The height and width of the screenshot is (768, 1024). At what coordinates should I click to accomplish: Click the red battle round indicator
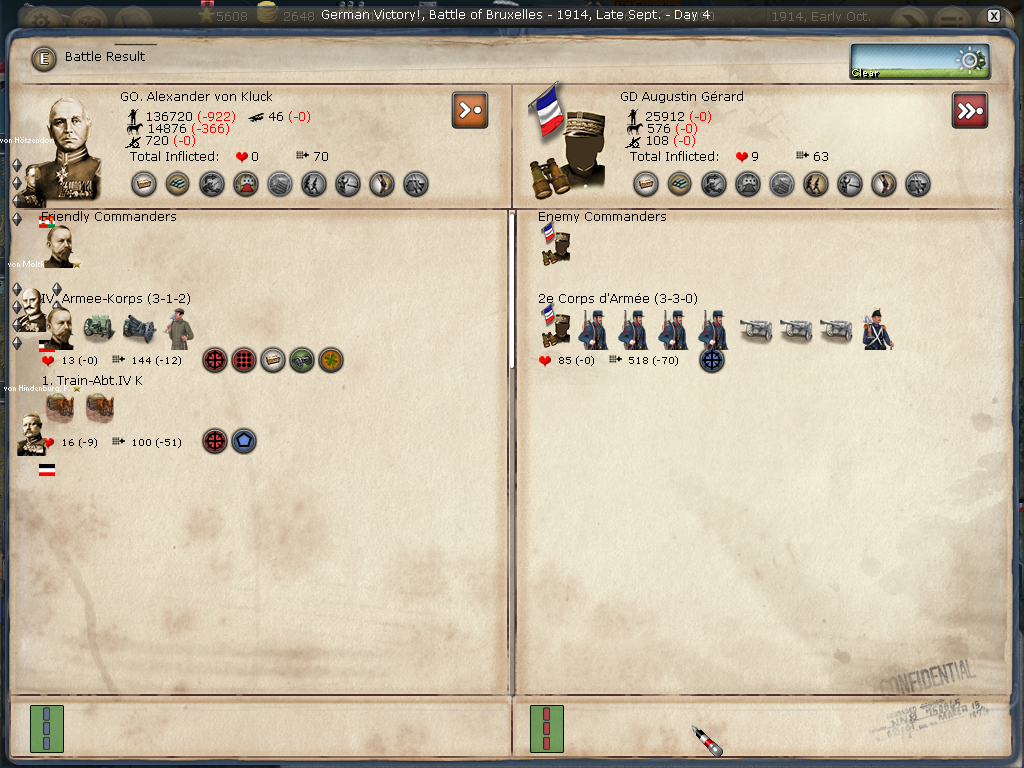point(546,728)
